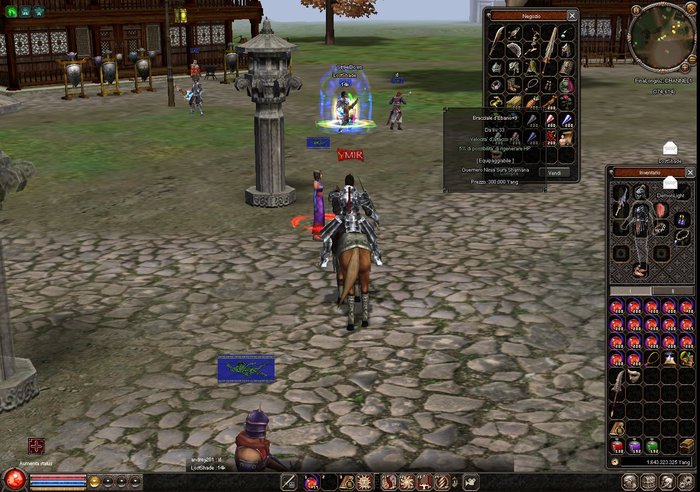Select the scythe weapon in inventory
Screen dimensions: 700x492
point(618,385)
